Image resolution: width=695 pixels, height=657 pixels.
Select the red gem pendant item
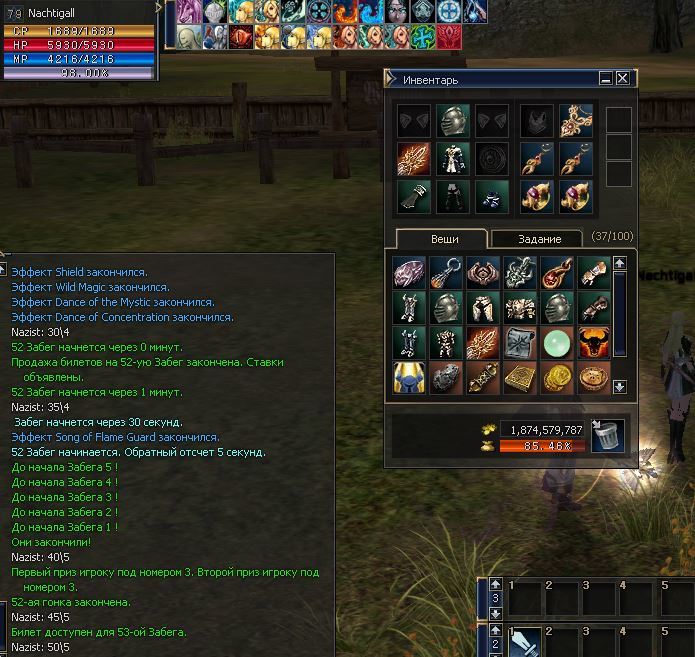(556, 272)
